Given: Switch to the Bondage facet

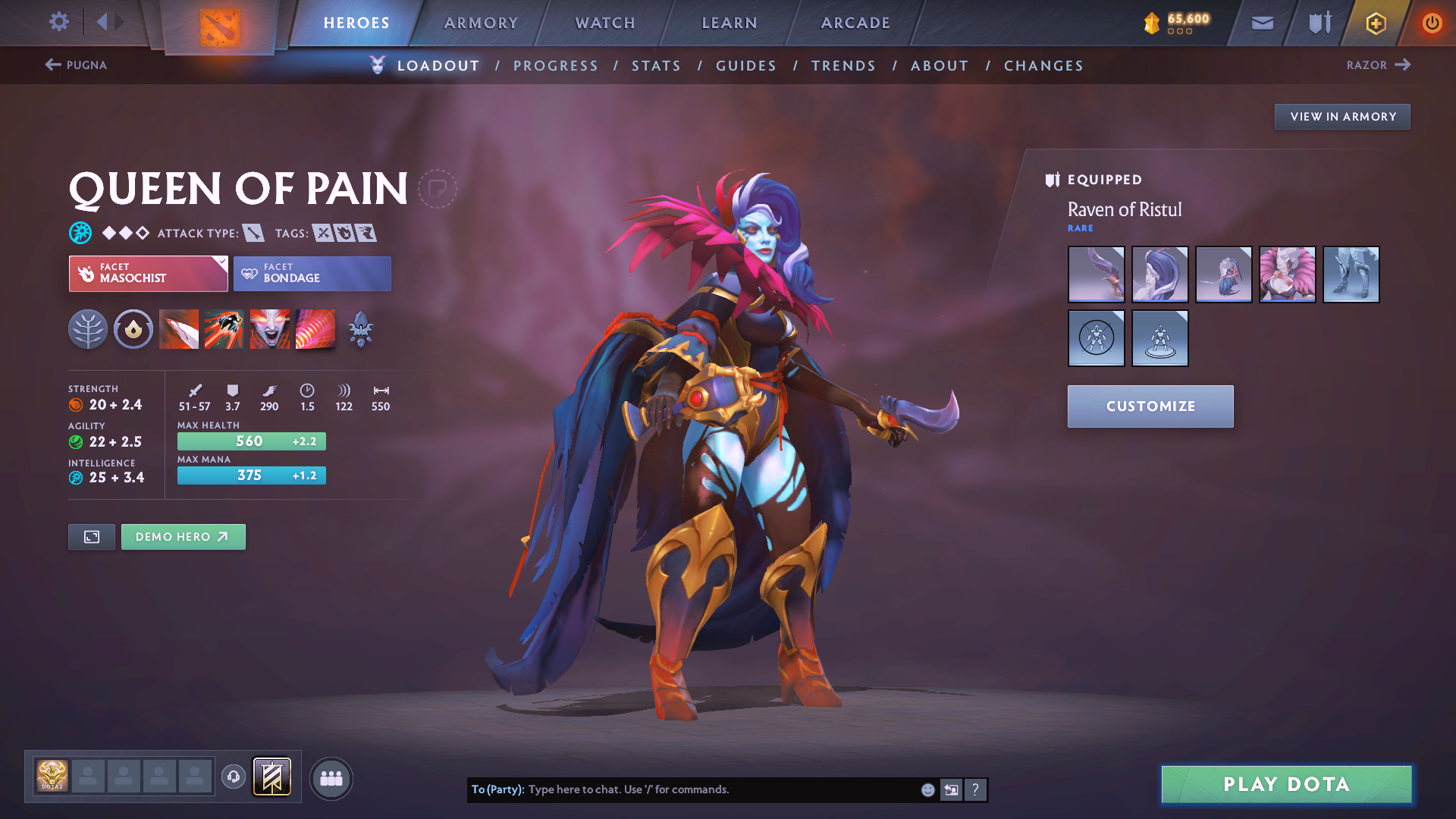Looking at the screenshot, I should [312, 274].
